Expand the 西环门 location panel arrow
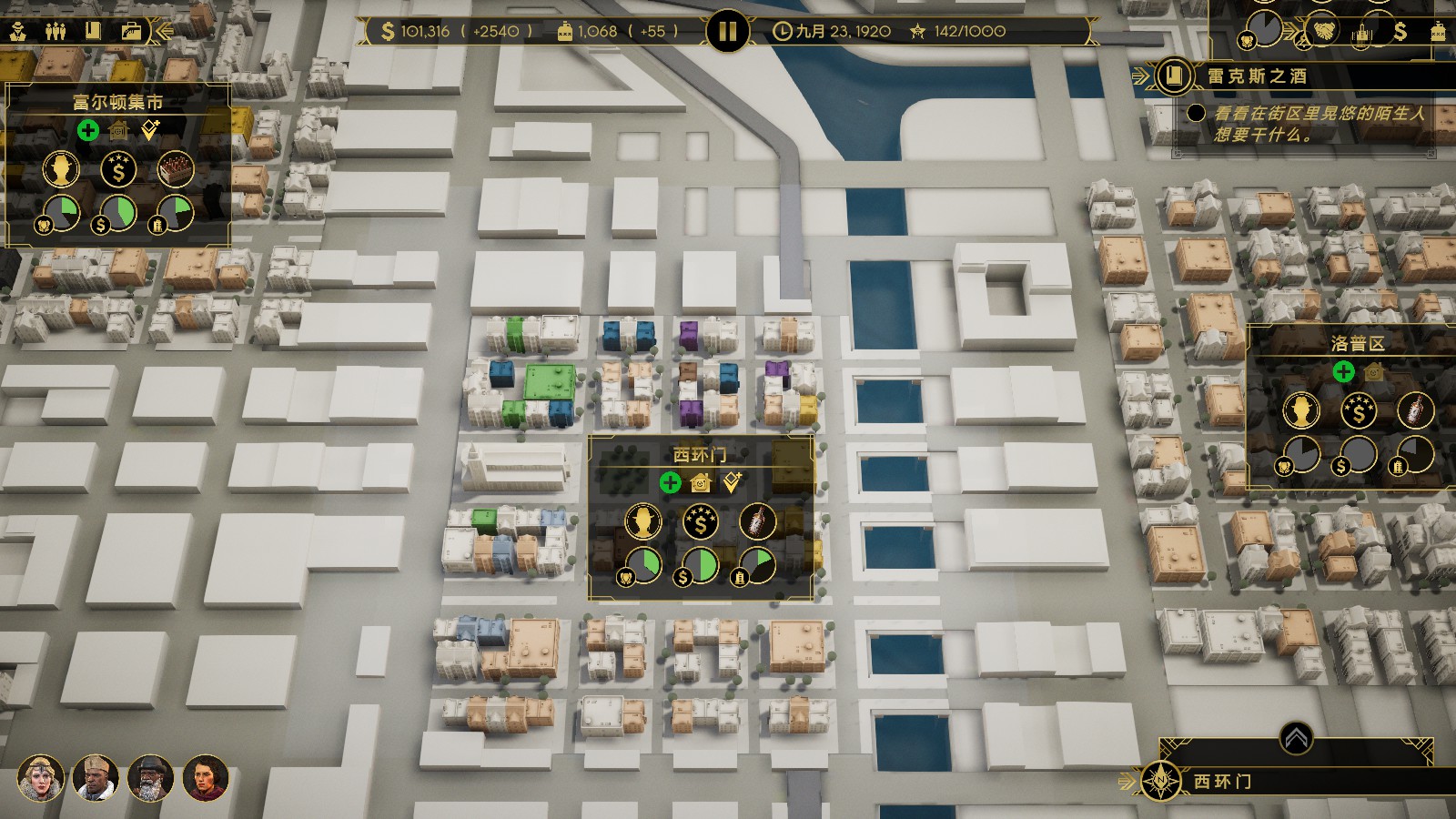The image size is (1456, 819). click(1296, 738)
